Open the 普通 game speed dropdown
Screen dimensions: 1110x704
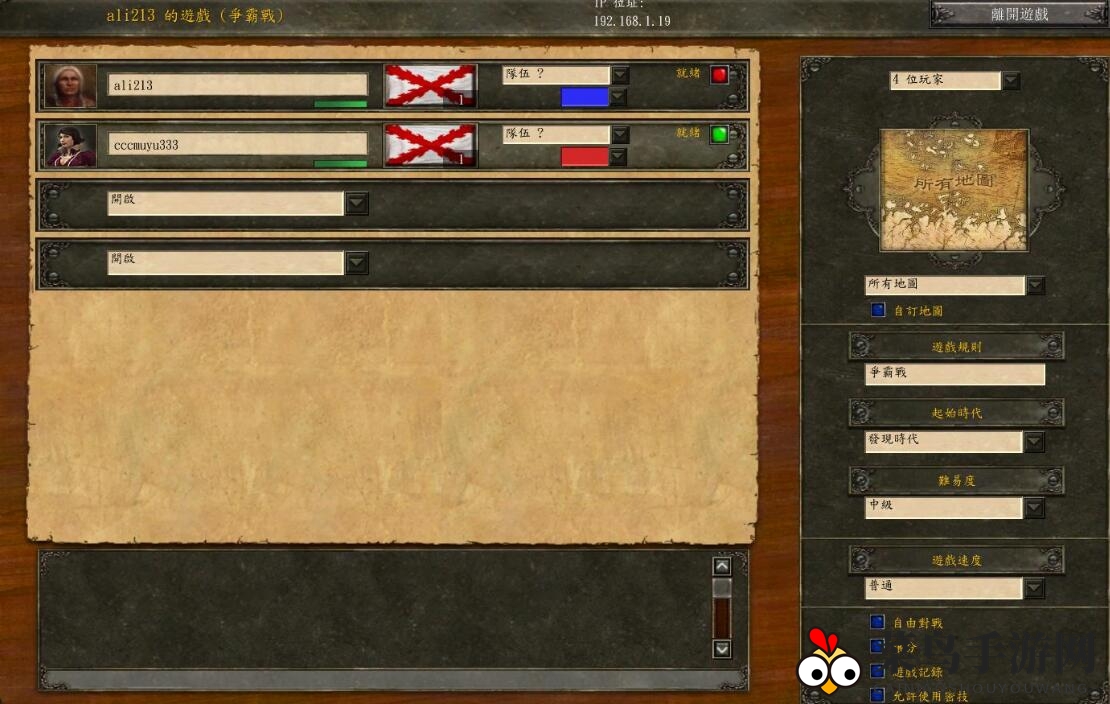(1034, 588)
